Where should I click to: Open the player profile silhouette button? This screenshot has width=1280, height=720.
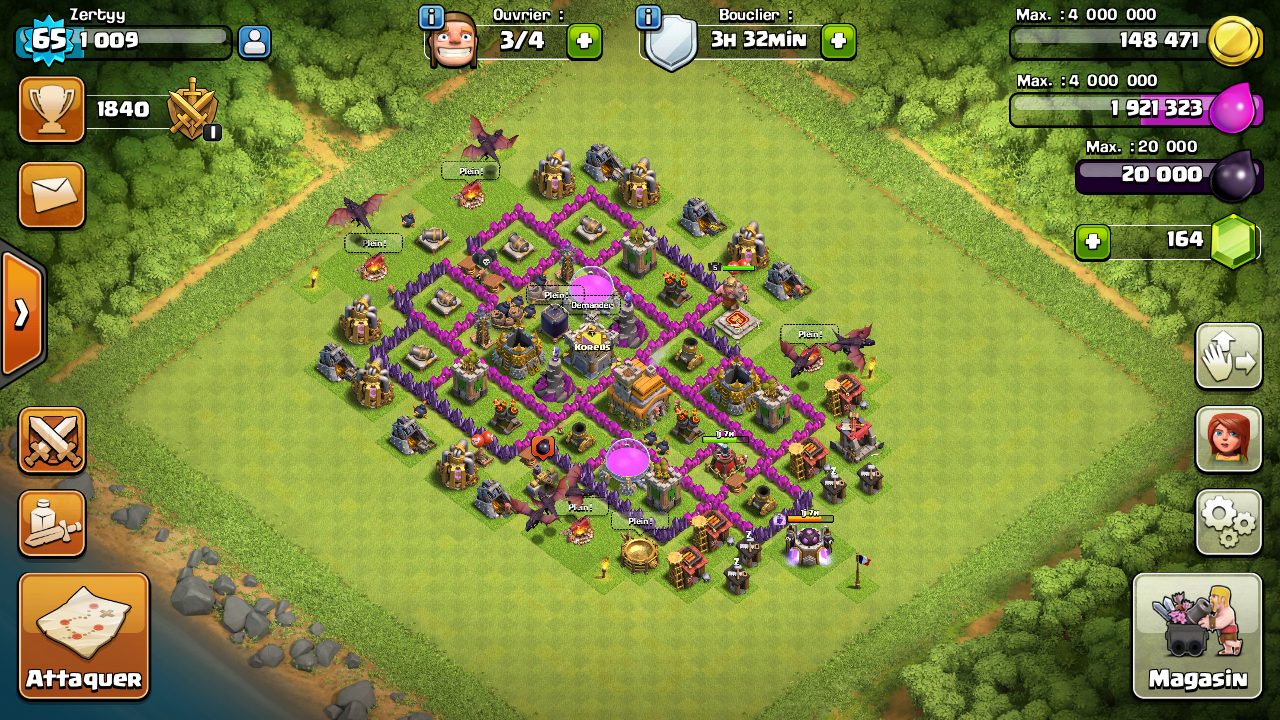pyautogui.click(x=254, y=42)
